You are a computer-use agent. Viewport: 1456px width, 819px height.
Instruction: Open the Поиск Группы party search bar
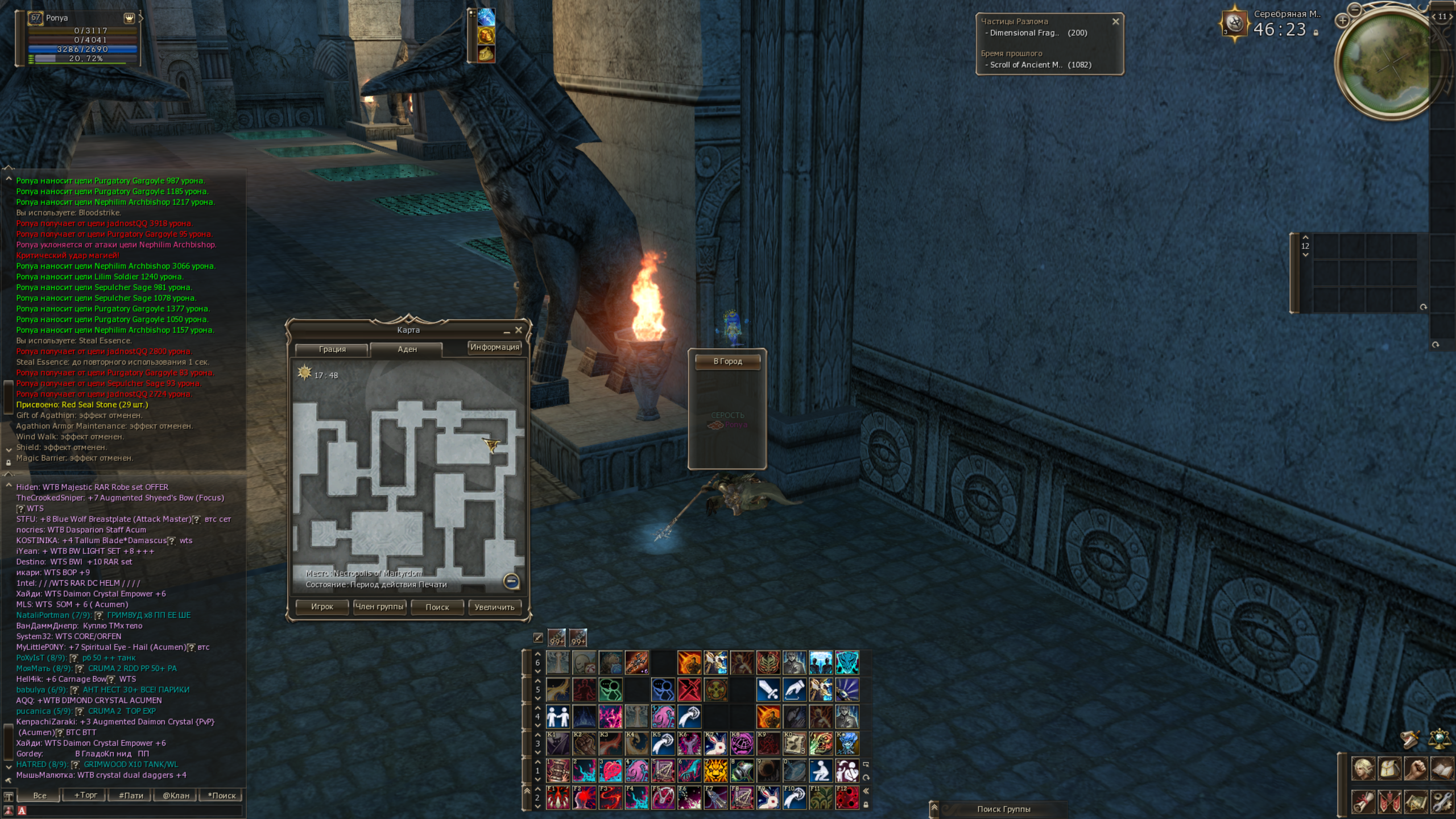click(1003, 809)
